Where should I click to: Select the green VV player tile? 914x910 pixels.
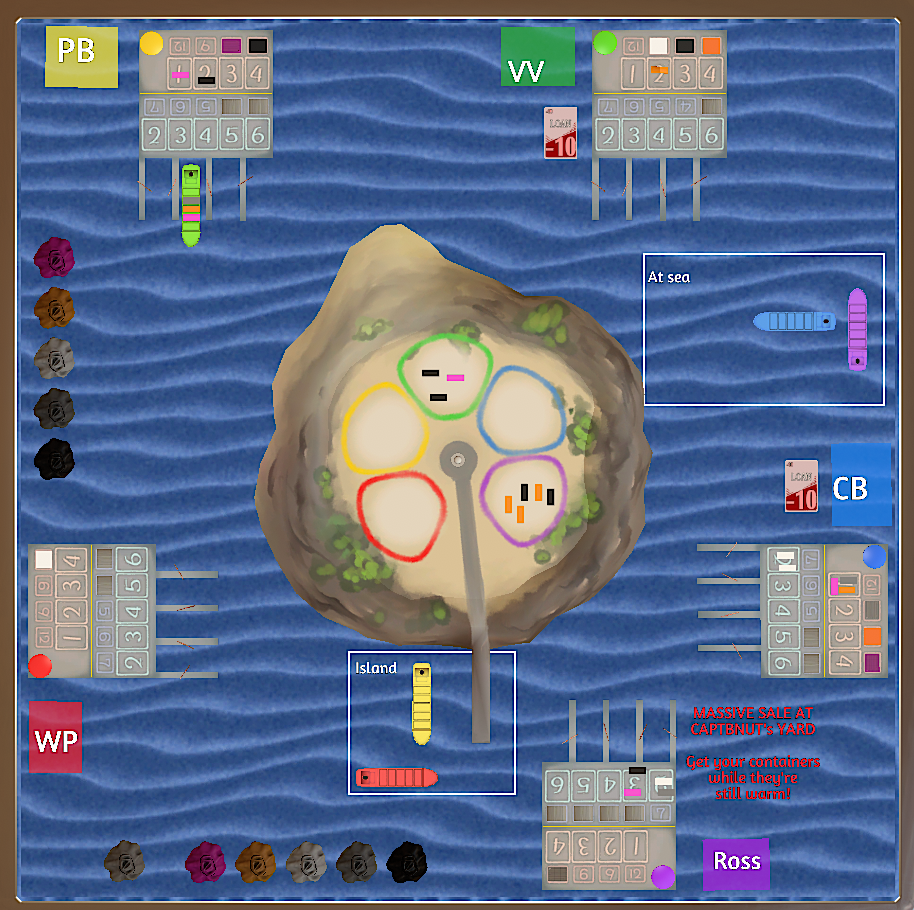point(537,58)
